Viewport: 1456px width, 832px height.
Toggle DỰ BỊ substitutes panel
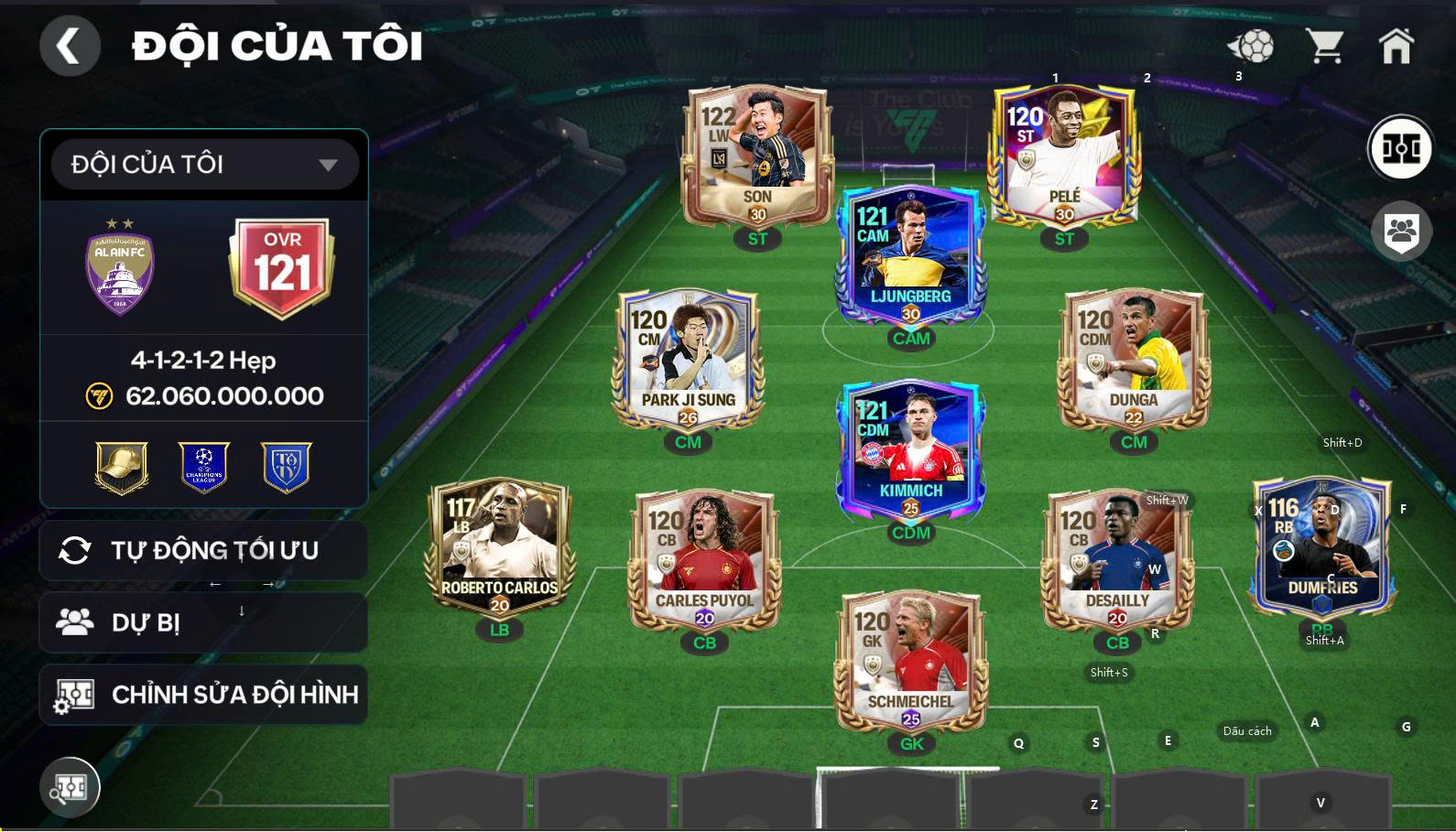(x=203, y=621)
